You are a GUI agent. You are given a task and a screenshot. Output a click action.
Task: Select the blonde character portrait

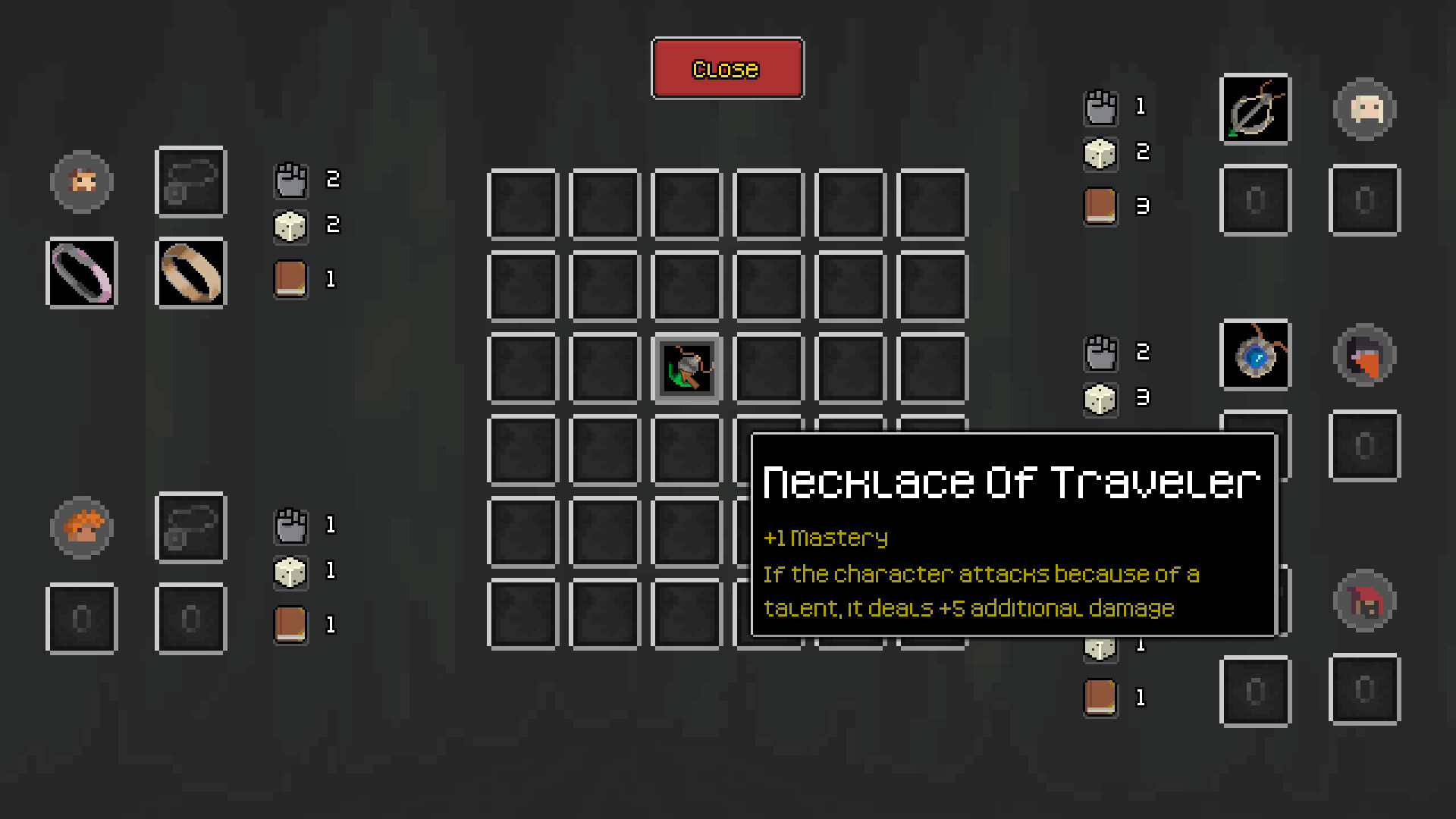tap(1363, 109)
